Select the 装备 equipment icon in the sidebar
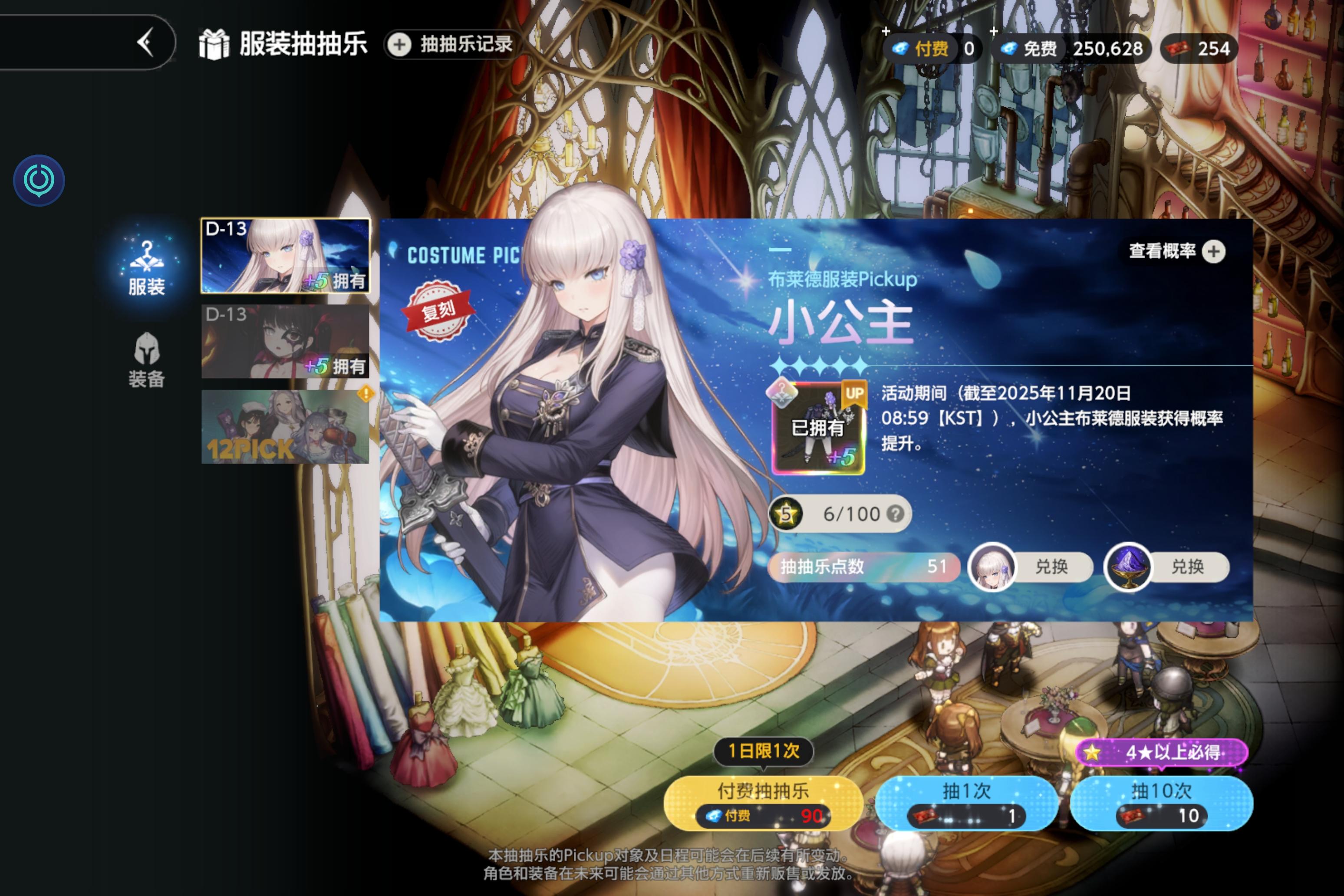This screenshot has width=1344, height=896. 146,357
